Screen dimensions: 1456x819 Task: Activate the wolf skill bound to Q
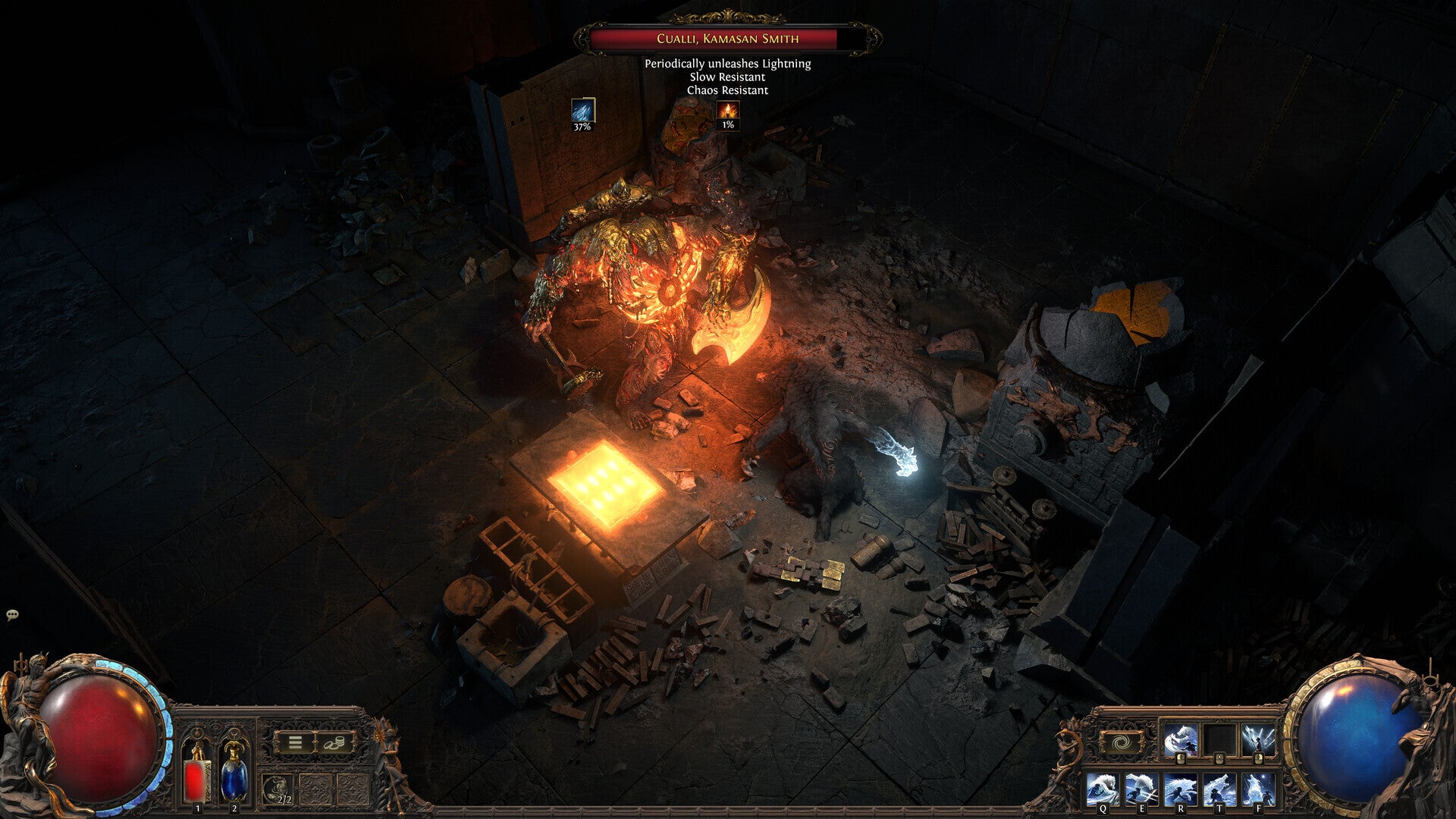(1102, 789)
